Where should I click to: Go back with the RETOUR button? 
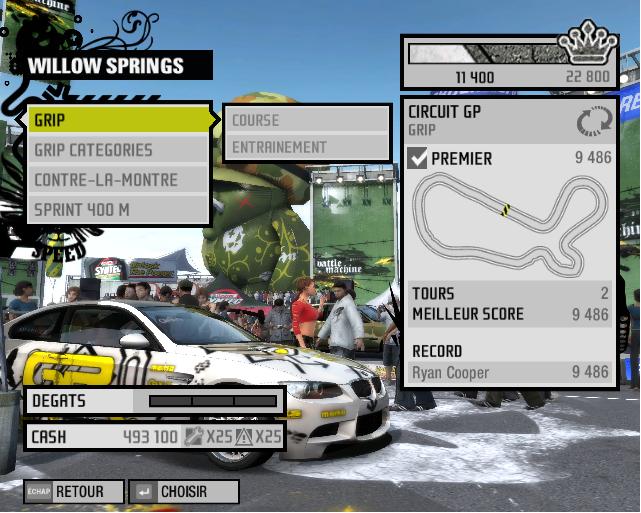(x=76, y=492)
